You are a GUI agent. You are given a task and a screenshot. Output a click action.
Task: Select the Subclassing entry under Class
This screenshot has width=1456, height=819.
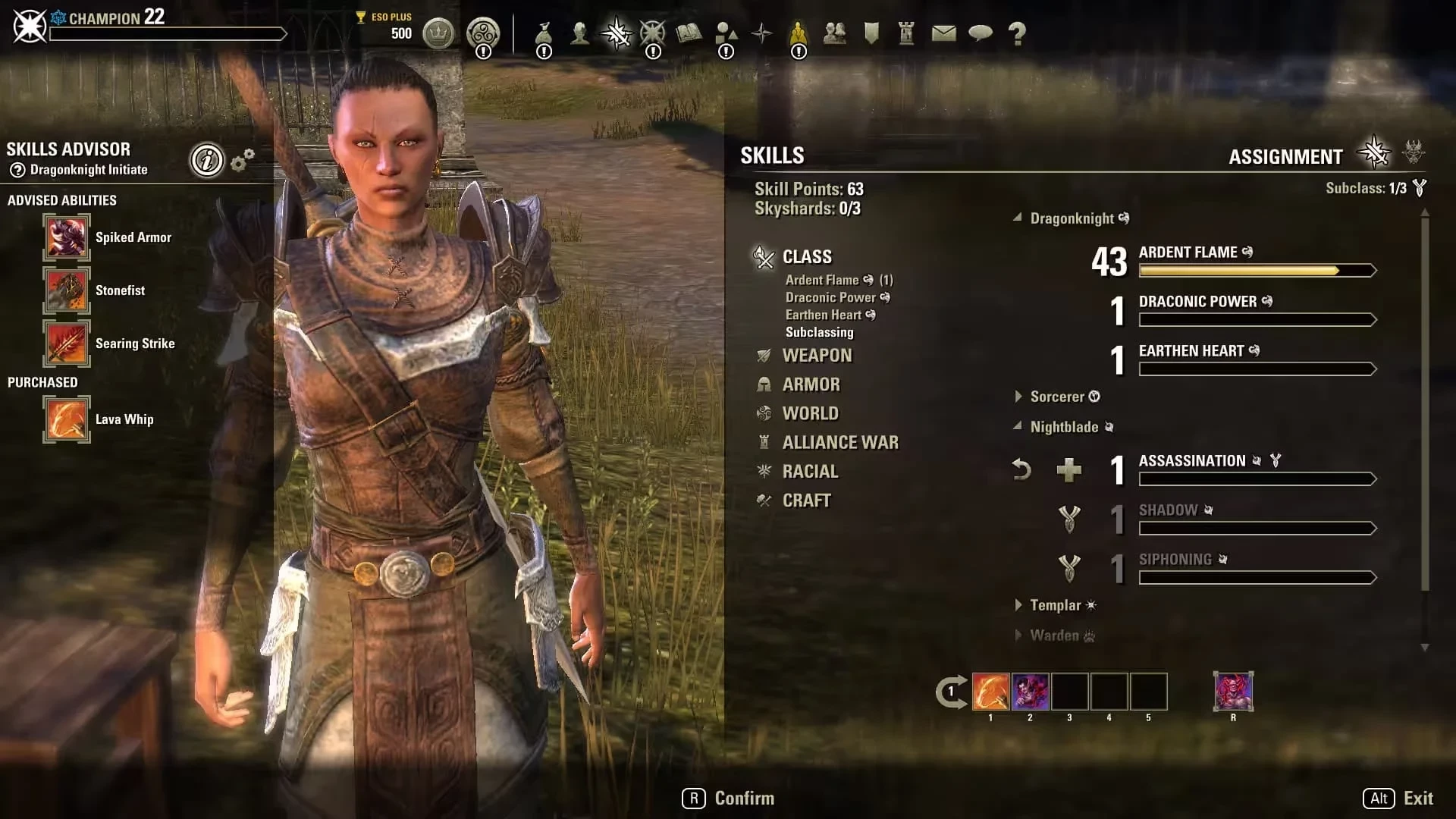point(819,332)
